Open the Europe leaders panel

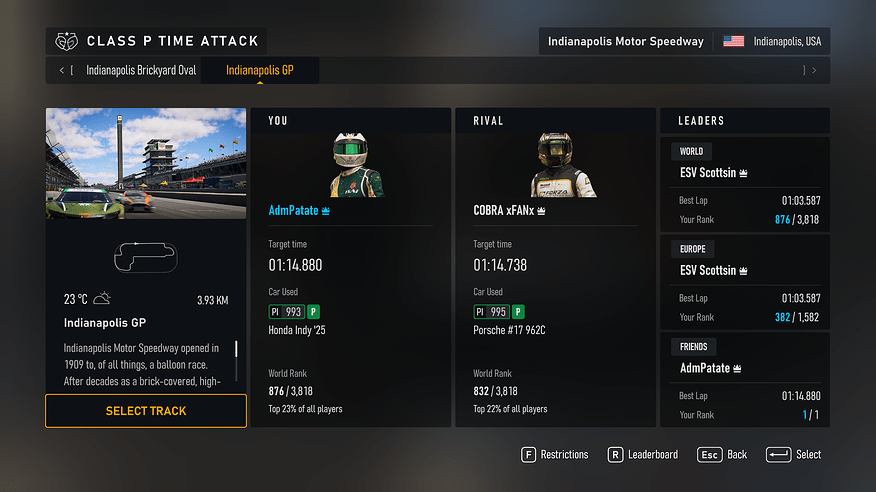tap(745, 282)
